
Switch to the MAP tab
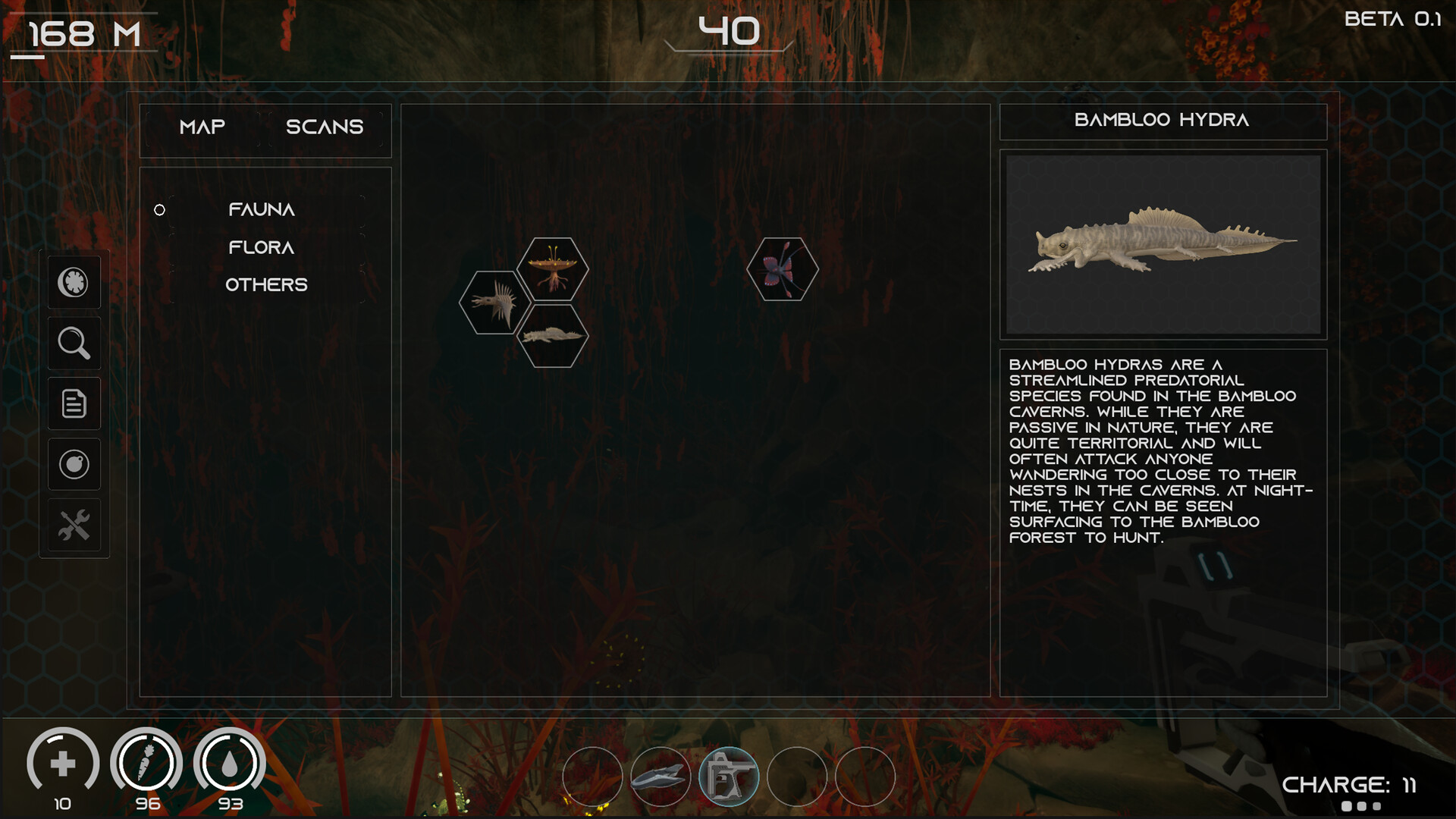click(x=202, y=127)
